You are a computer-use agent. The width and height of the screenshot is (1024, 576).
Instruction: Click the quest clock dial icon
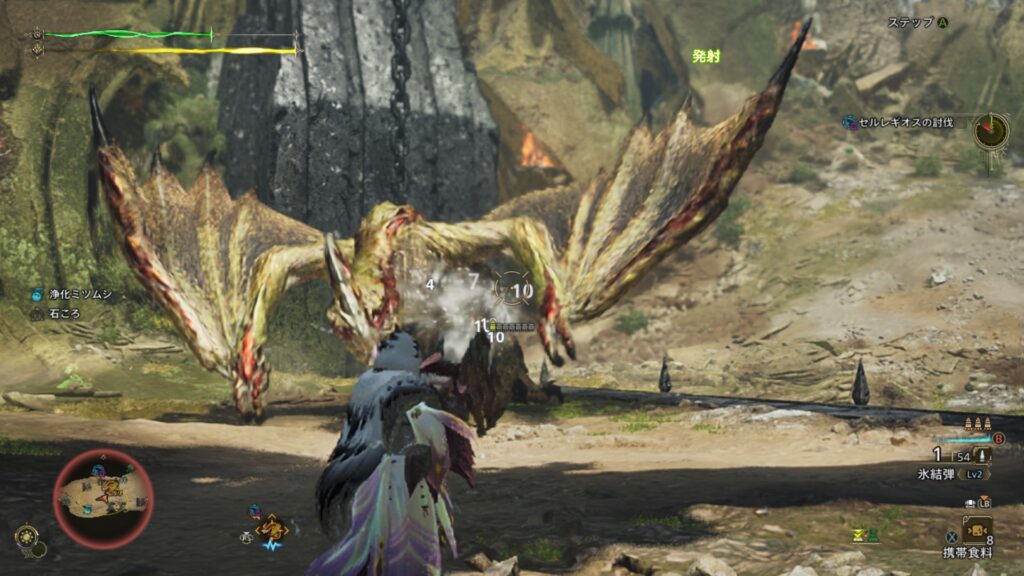(992, 130)
